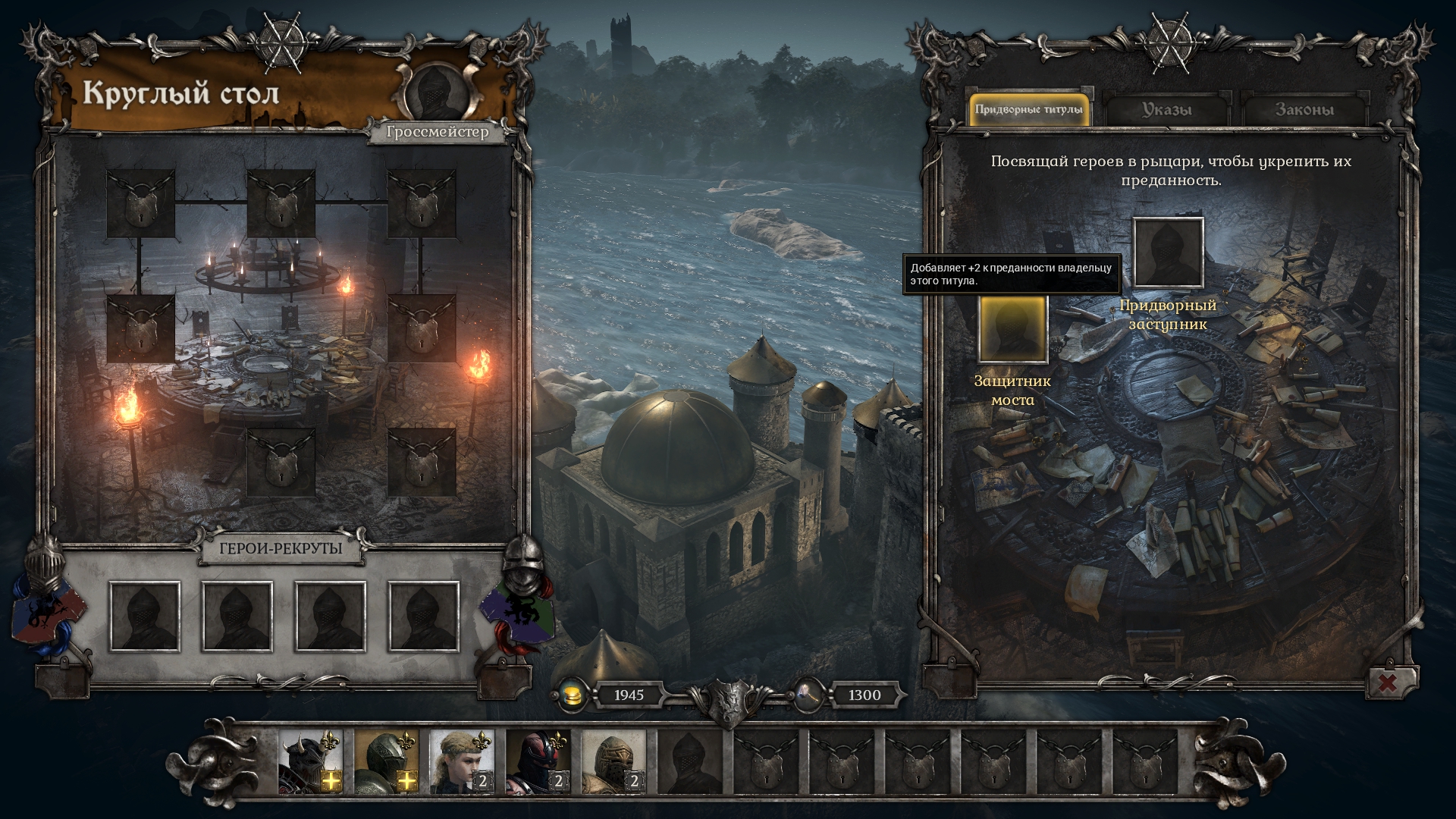1456x819 pixels.
Task: Click the gold coins treasury icon
Action: pos(574,695)
